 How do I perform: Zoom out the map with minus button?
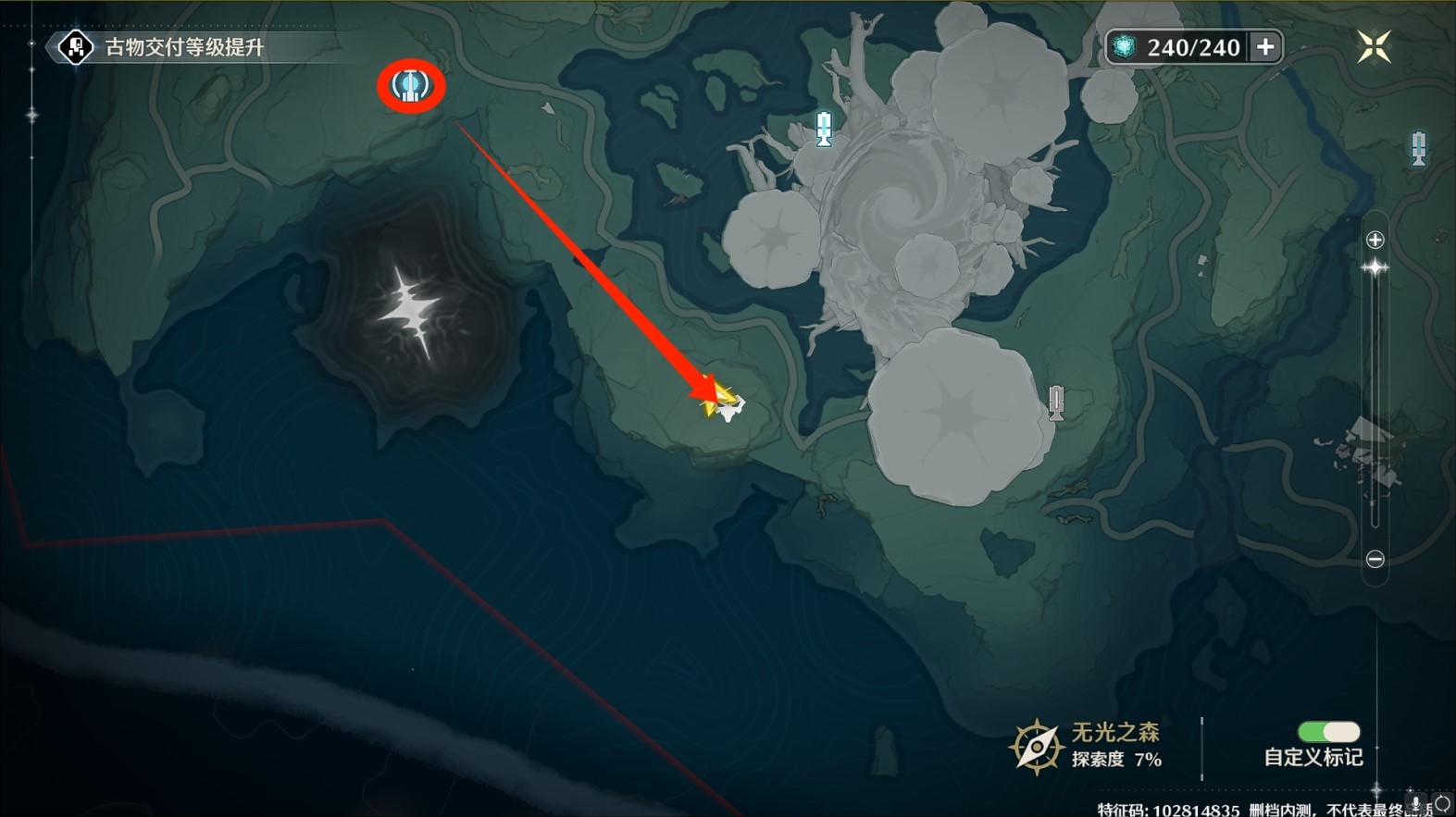pos(1375,559)
